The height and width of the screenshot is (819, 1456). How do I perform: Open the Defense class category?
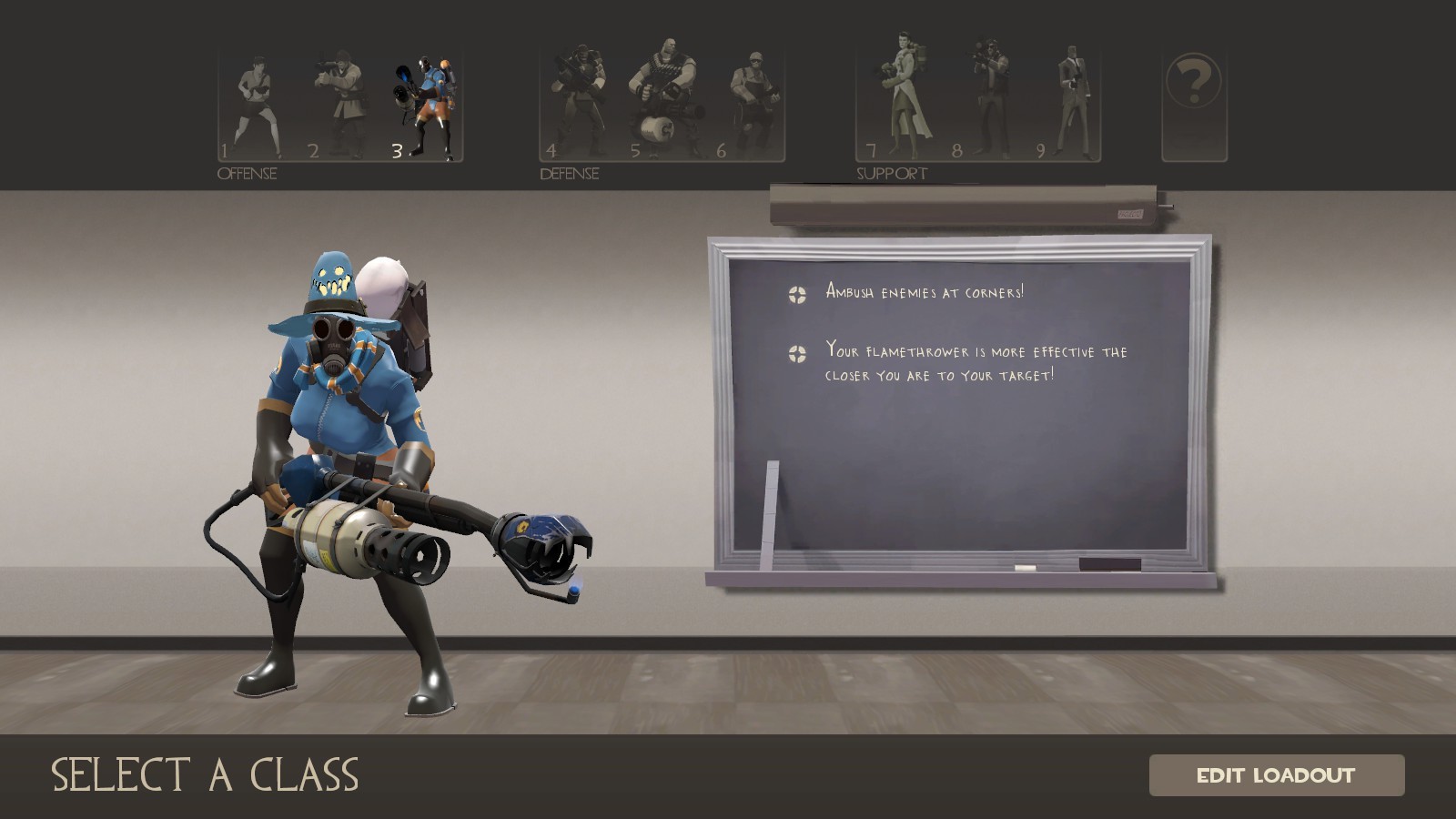pos(569,174)
